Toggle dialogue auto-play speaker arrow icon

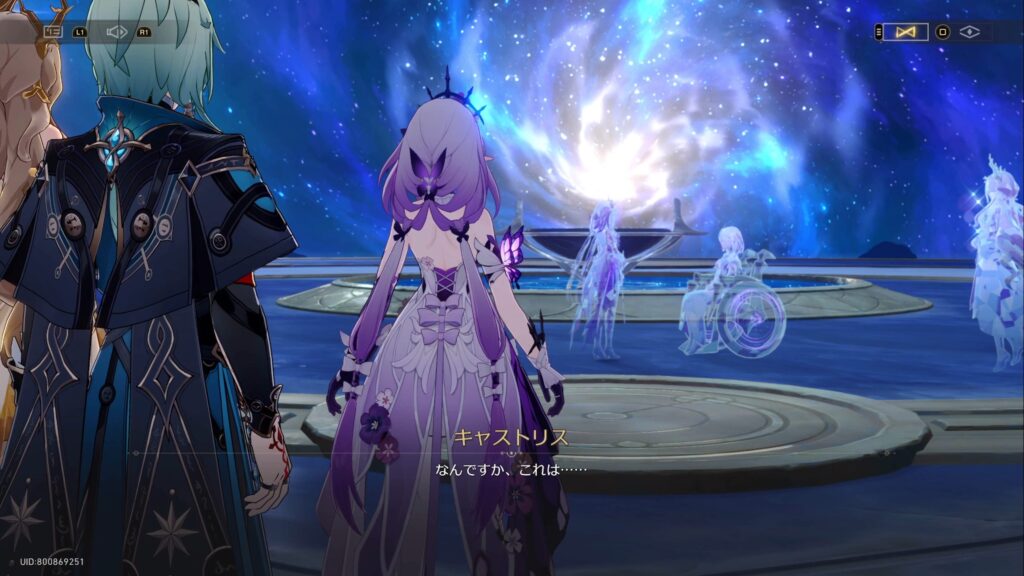coord(116,31)
